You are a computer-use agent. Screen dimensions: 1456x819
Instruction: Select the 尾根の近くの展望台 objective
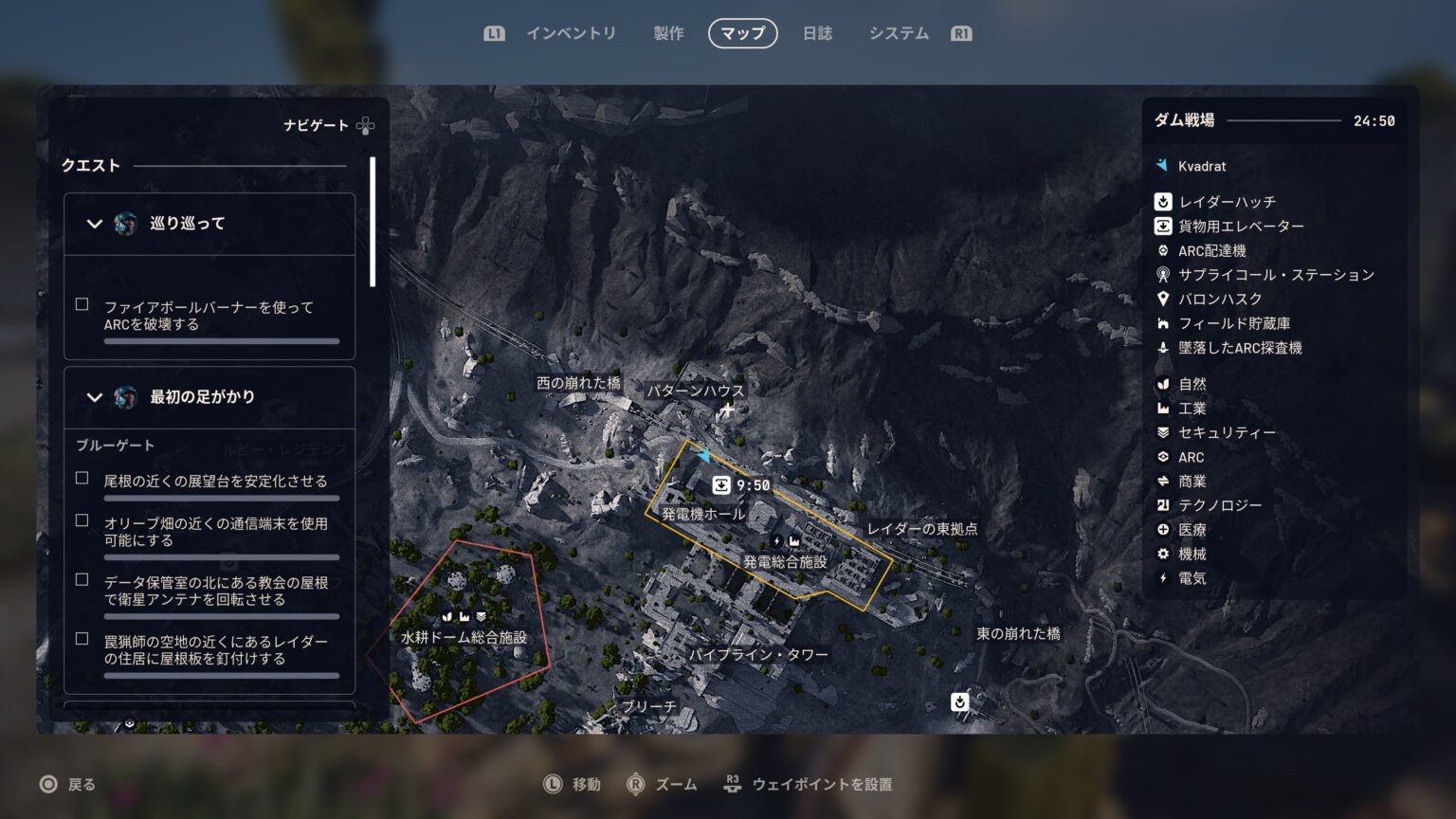pyautogui.click(x=215, y=481)
